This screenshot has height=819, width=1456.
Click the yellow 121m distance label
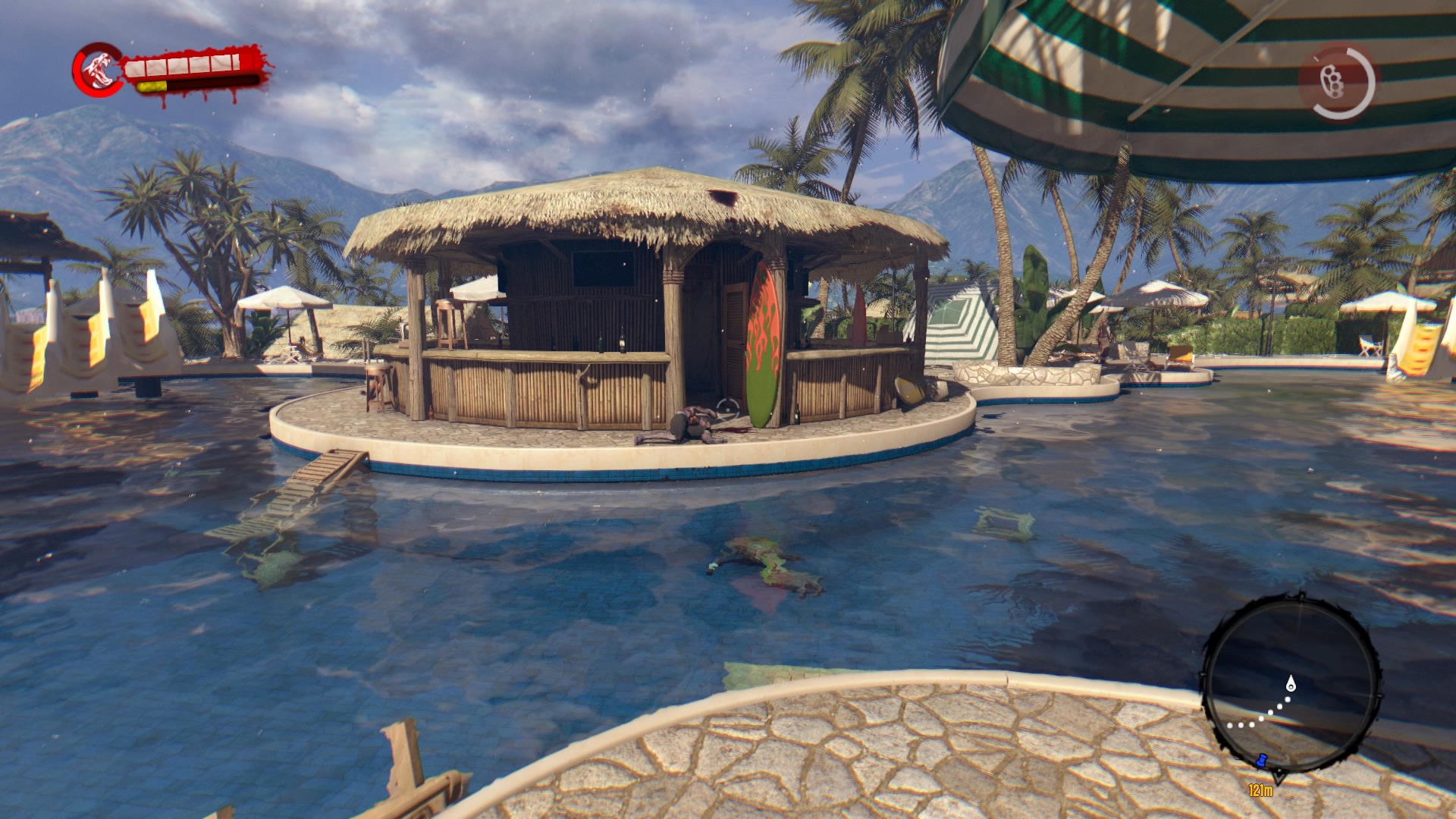tap(1260, 791)
